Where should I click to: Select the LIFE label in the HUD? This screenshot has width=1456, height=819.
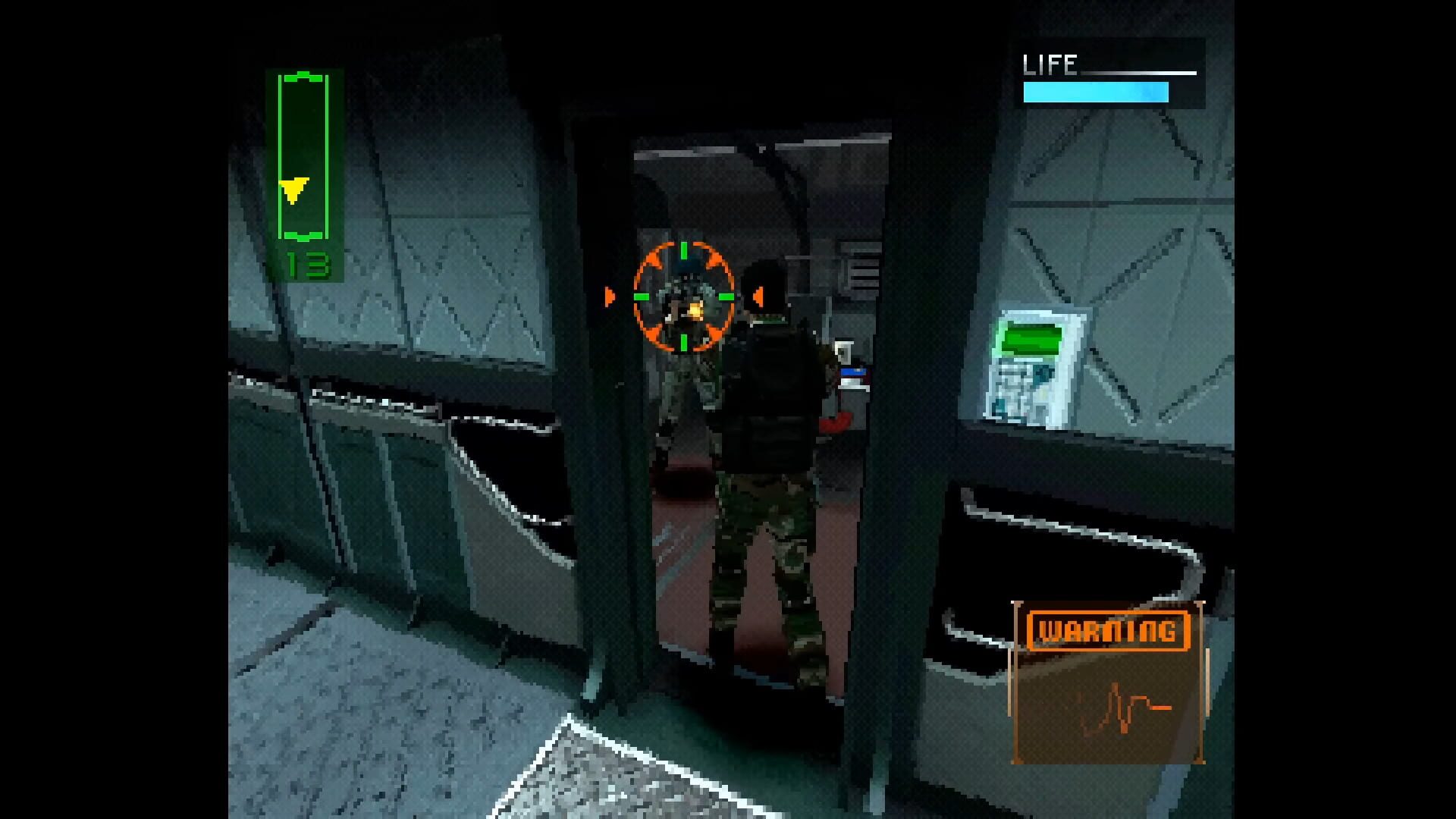pyautogui.click(x=1050, y=63)
